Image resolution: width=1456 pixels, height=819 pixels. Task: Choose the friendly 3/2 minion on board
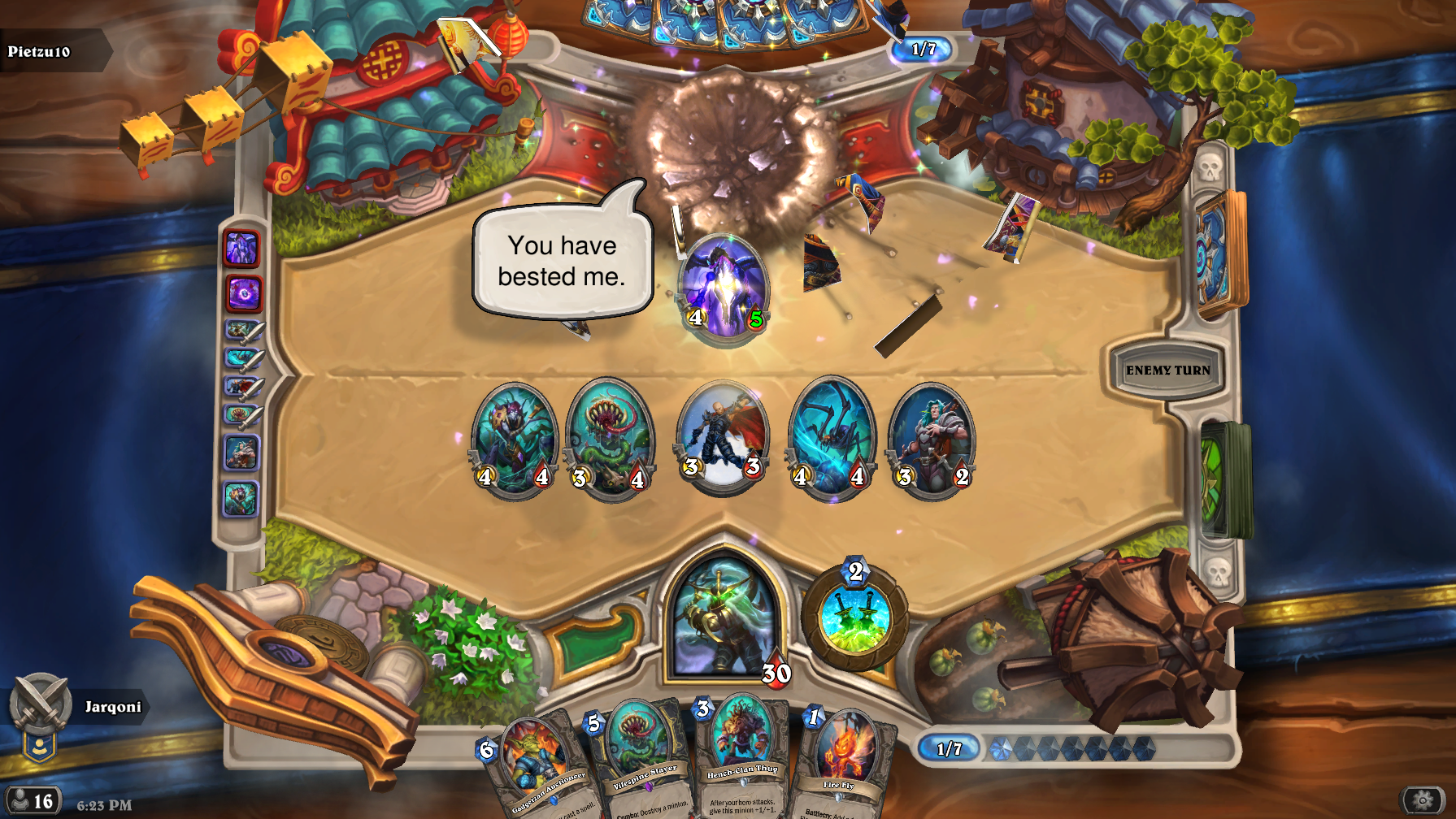932,440
